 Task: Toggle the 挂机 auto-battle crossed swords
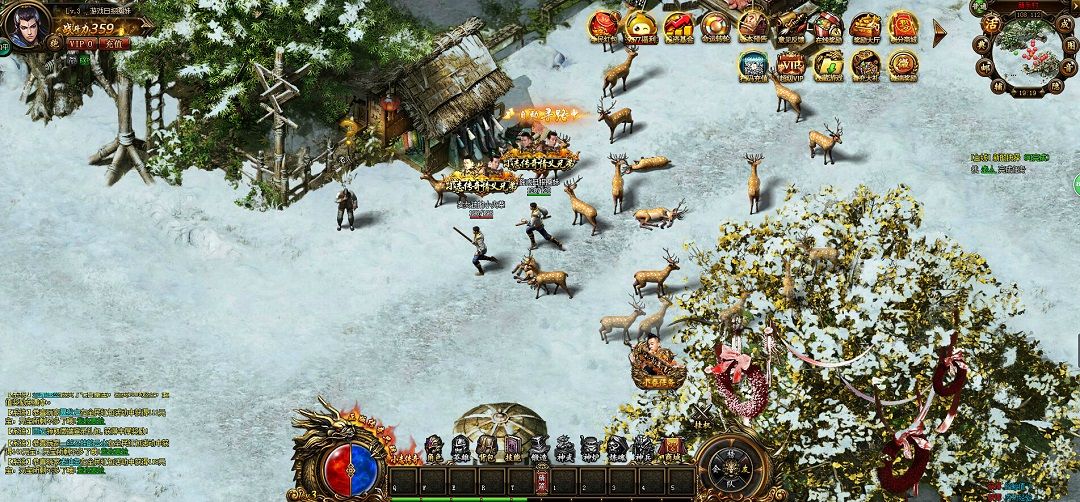click(x=702, y=414)
